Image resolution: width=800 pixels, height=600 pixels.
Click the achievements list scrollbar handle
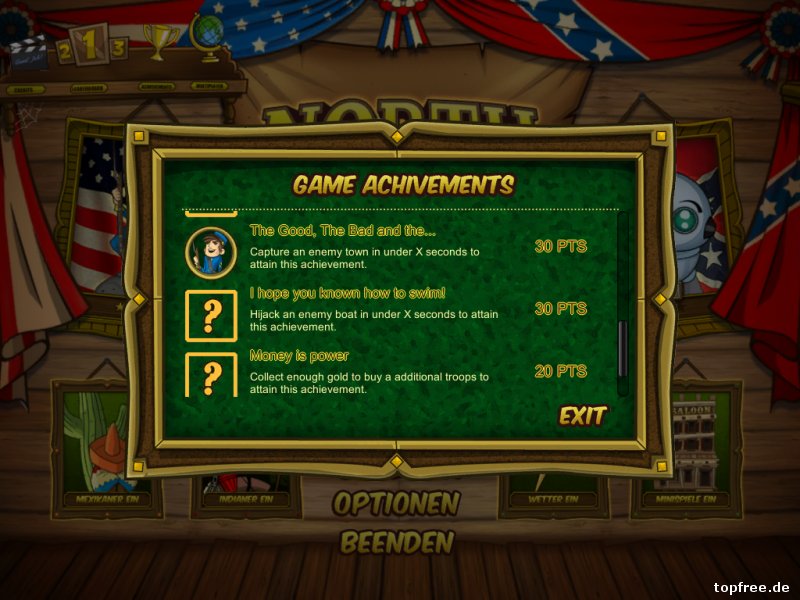click(623, 348)
